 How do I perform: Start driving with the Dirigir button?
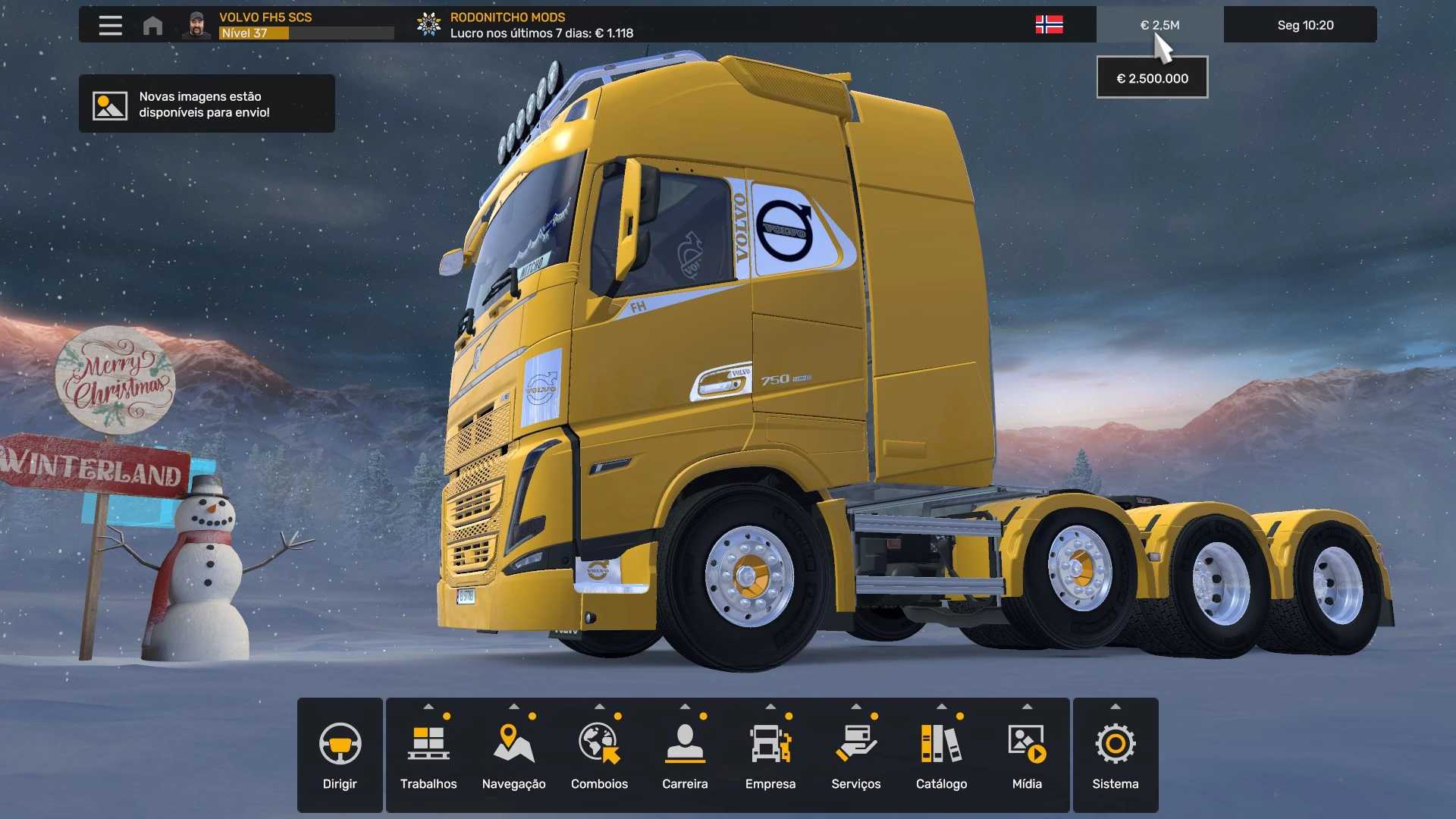(x=340, y=755)
